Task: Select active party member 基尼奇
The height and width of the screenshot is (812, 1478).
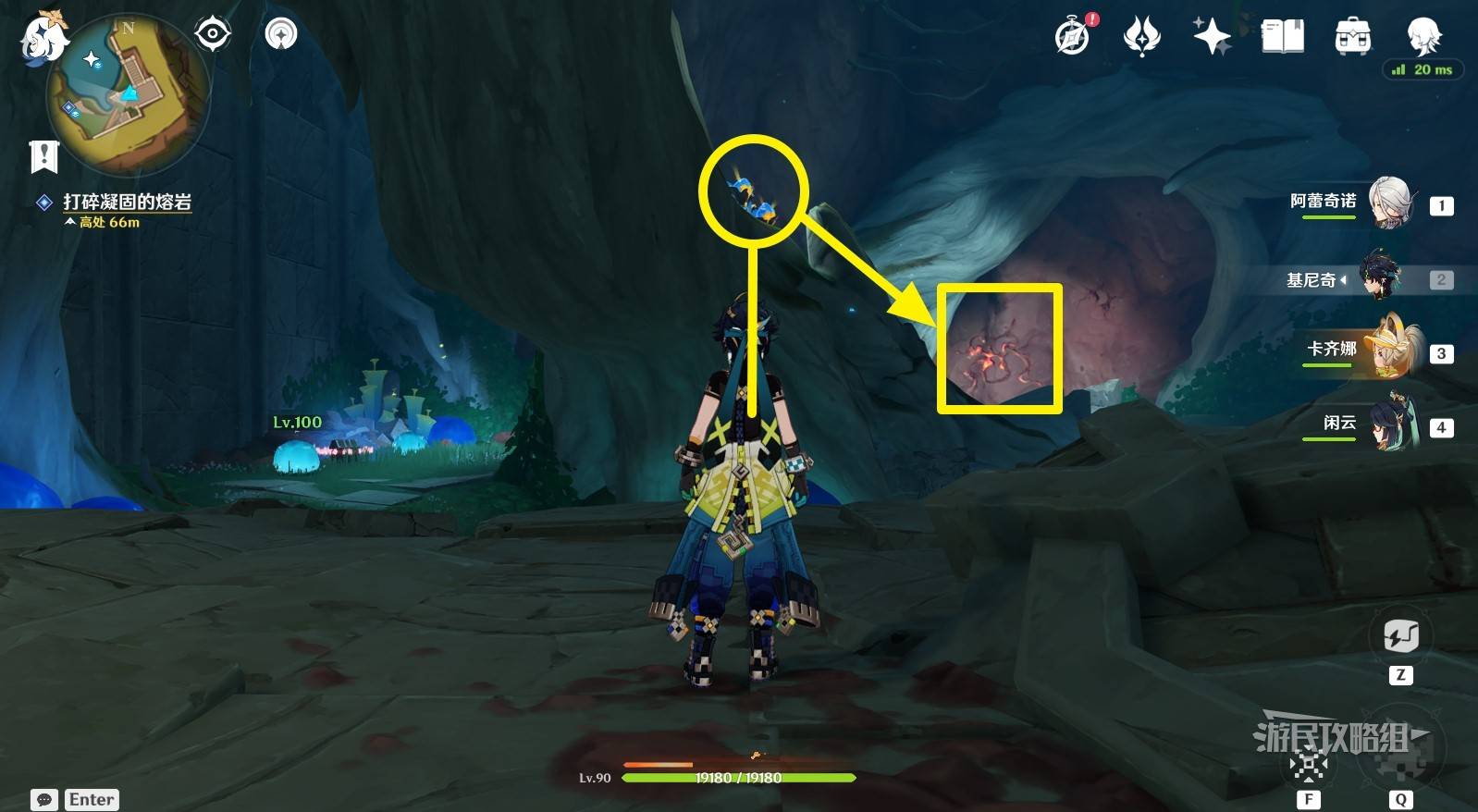Action: coord(1382,278)
